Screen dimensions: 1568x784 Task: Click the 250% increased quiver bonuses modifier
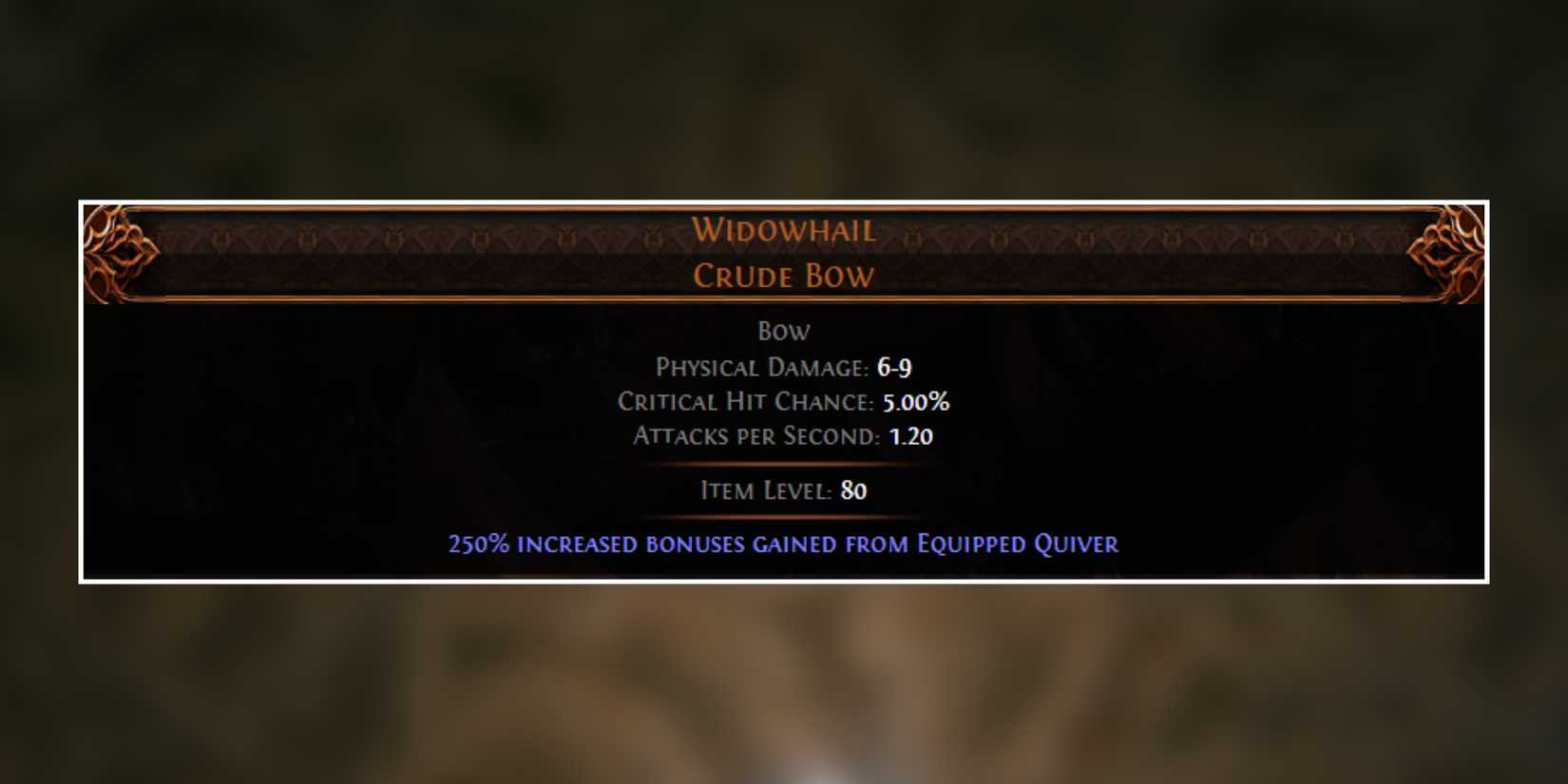(x=783, y=544)
